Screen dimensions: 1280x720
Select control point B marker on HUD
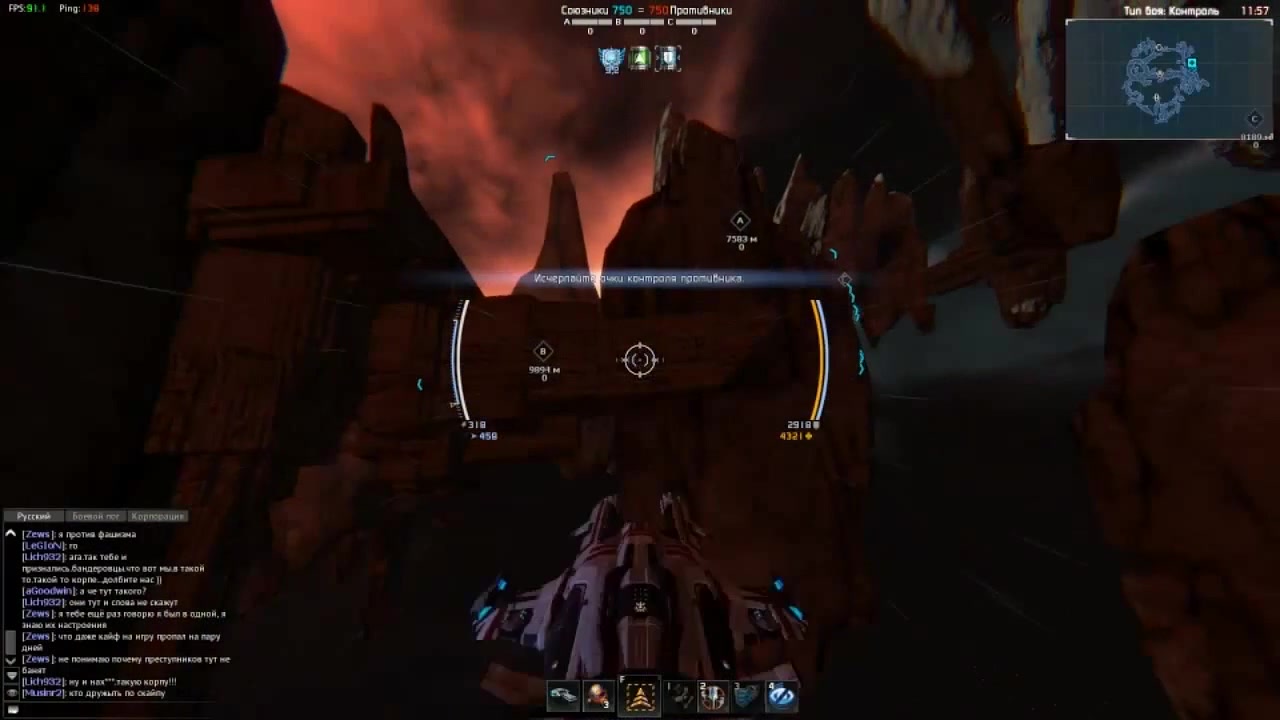click(543, 351)
